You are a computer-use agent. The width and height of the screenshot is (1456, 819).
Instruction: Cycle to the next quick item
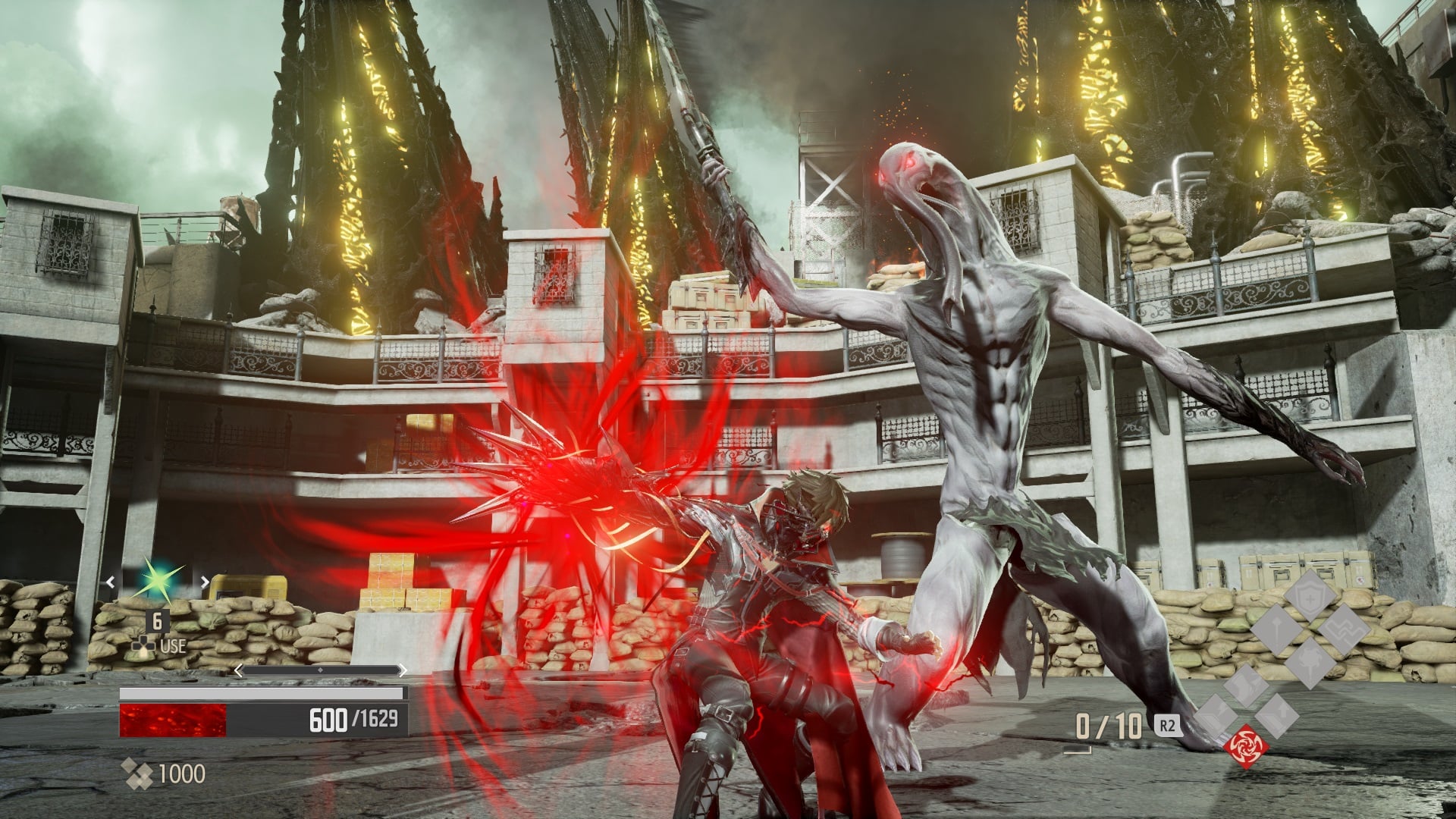click(204, 582)
